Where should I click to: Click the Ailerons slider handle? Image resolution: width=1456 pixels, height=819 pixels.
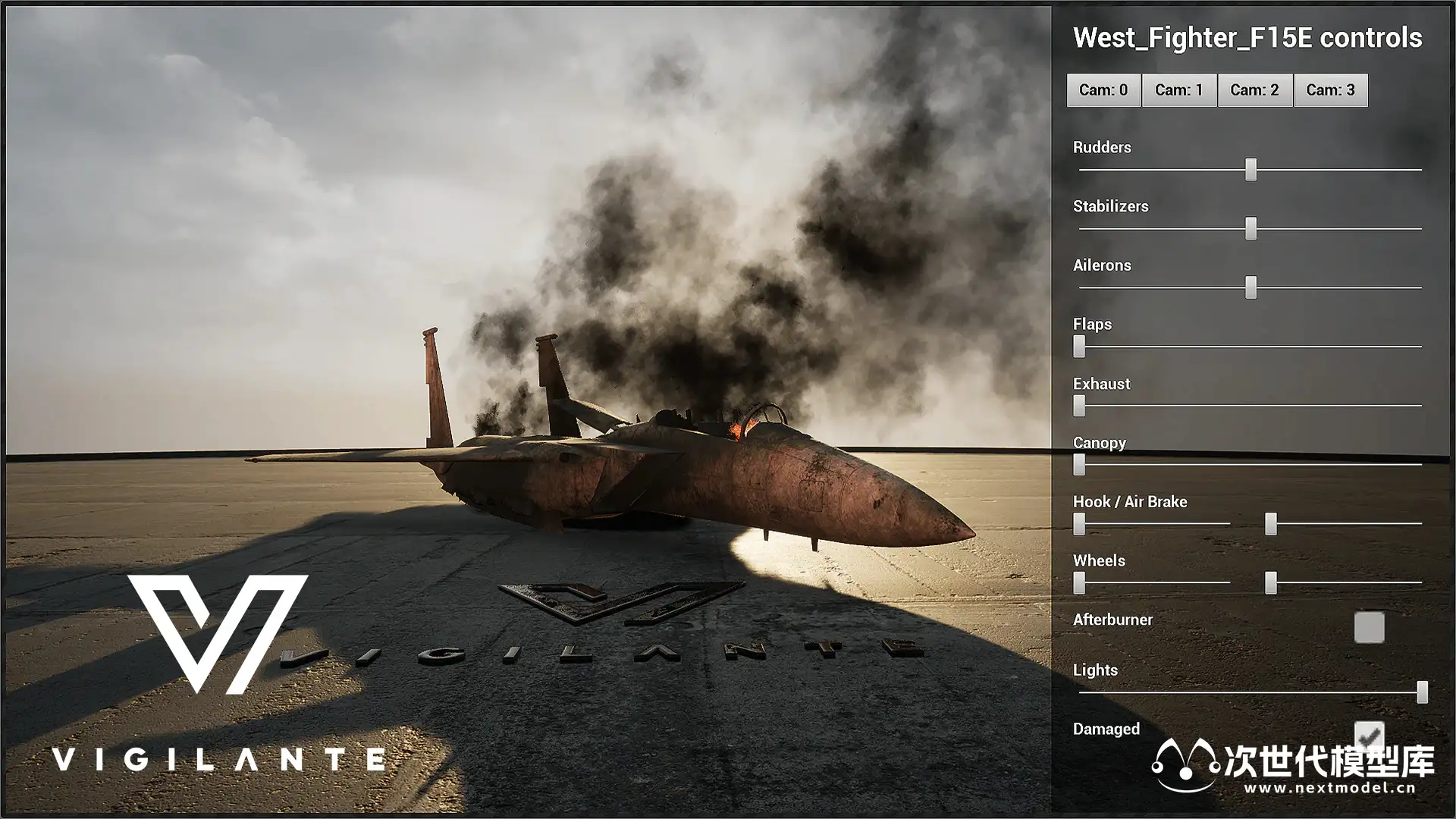(x=1251, y=287)
